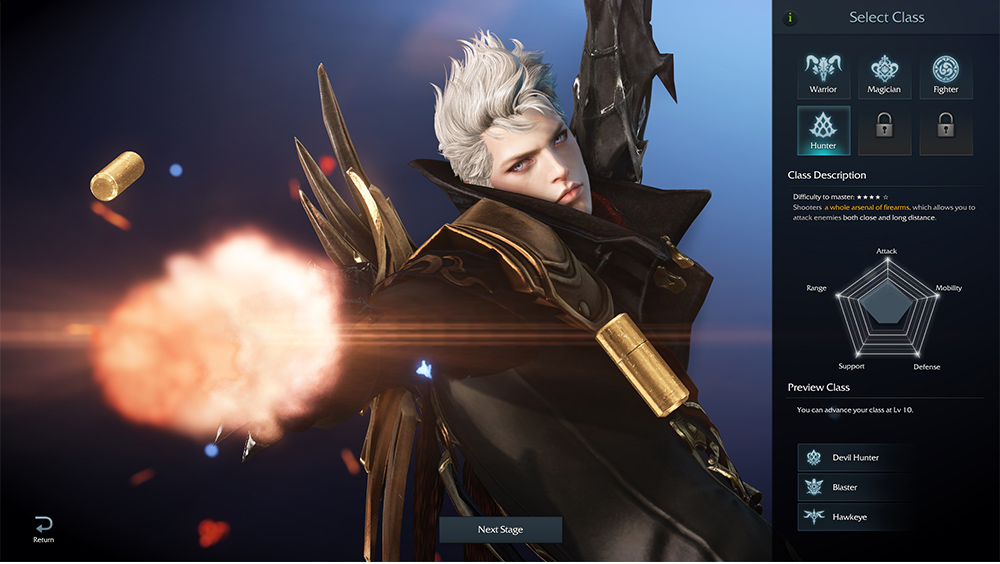The height and width of the screenshot is (564, 1000).
Task: Preview the Hawkeye advanced class
Action: (x=855, y=516)
